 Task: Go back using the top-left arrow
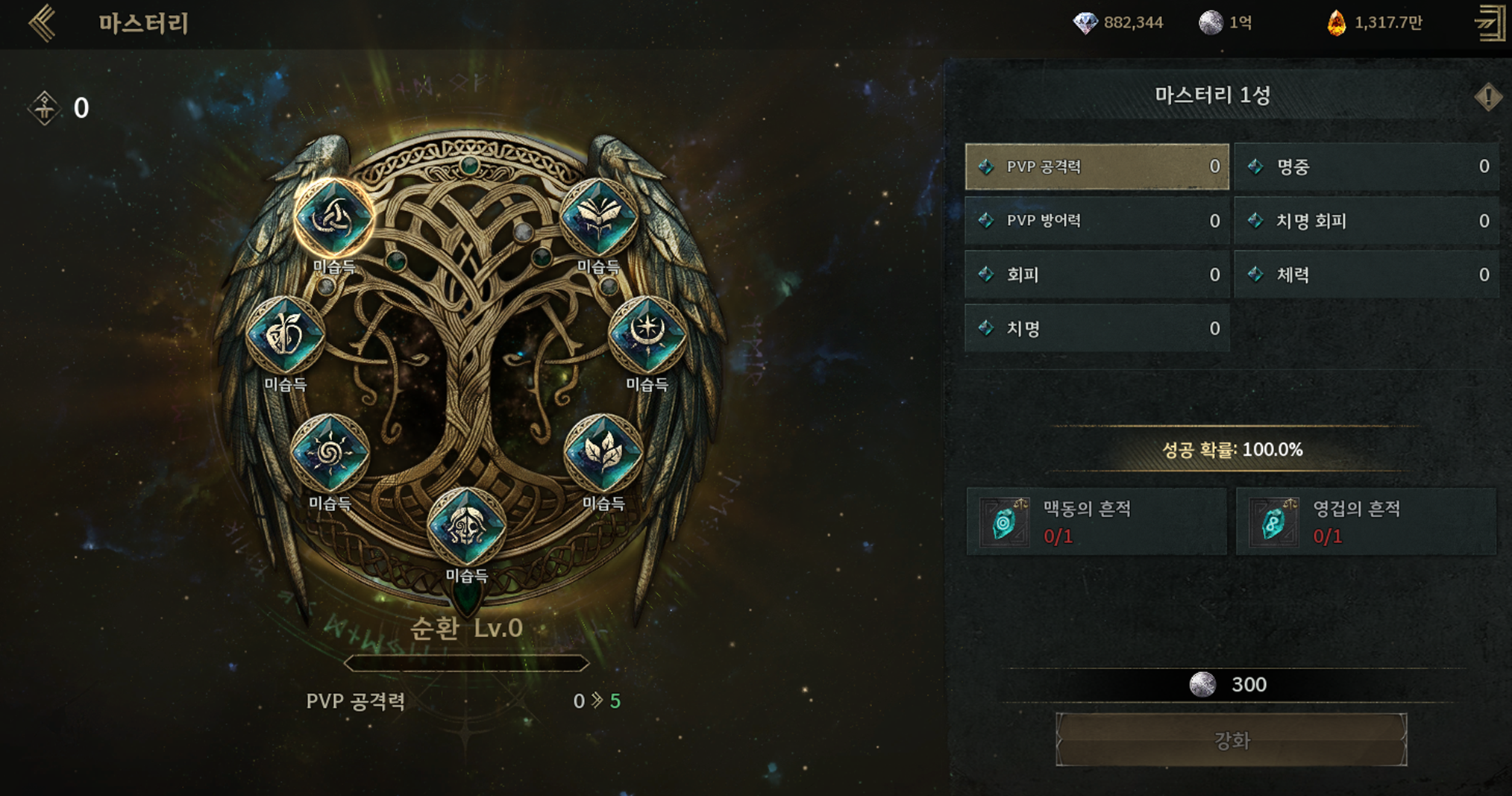tap(43, 23)
